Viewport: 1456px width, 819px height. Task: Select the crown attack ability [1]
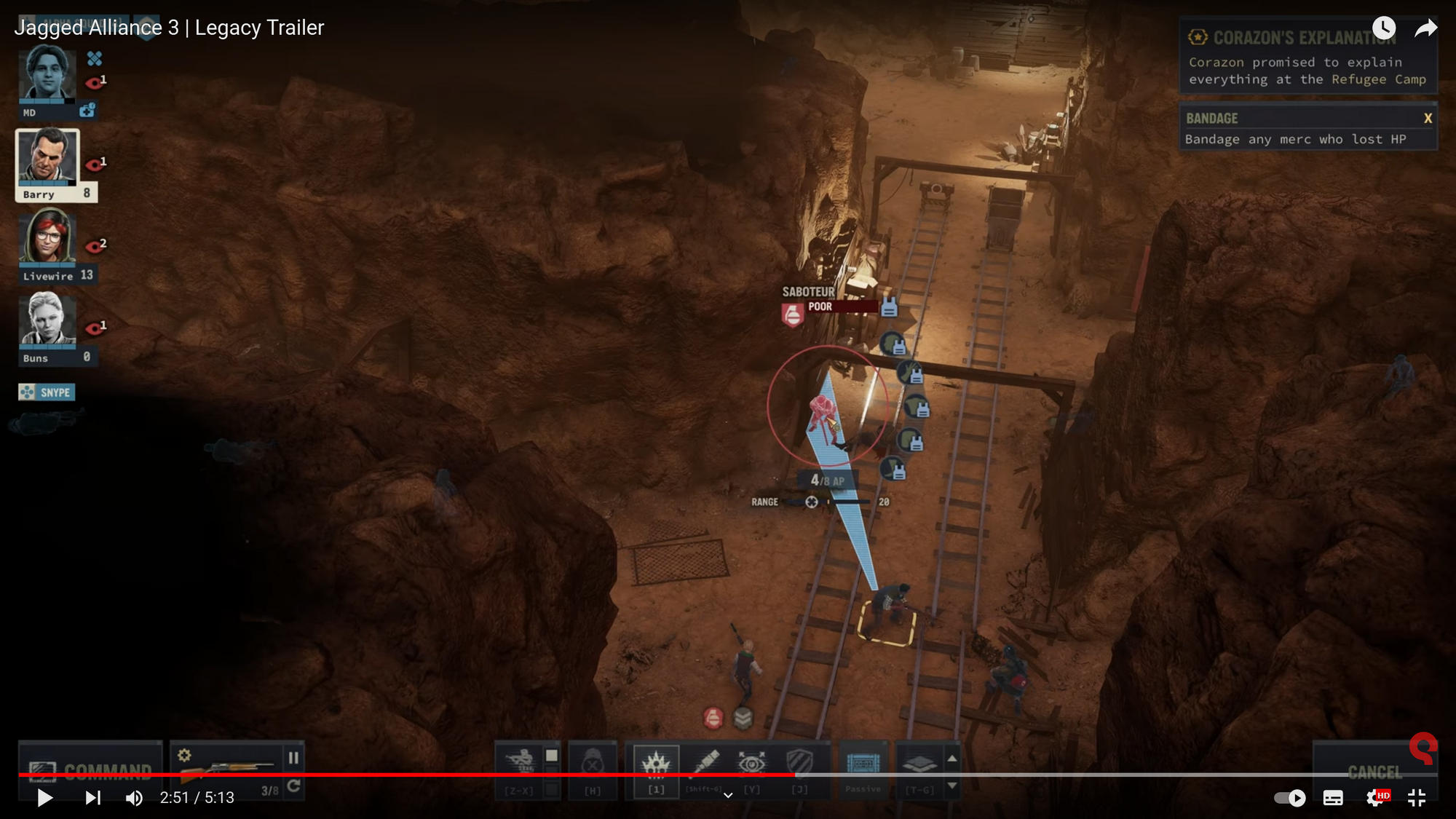(657, 762)
